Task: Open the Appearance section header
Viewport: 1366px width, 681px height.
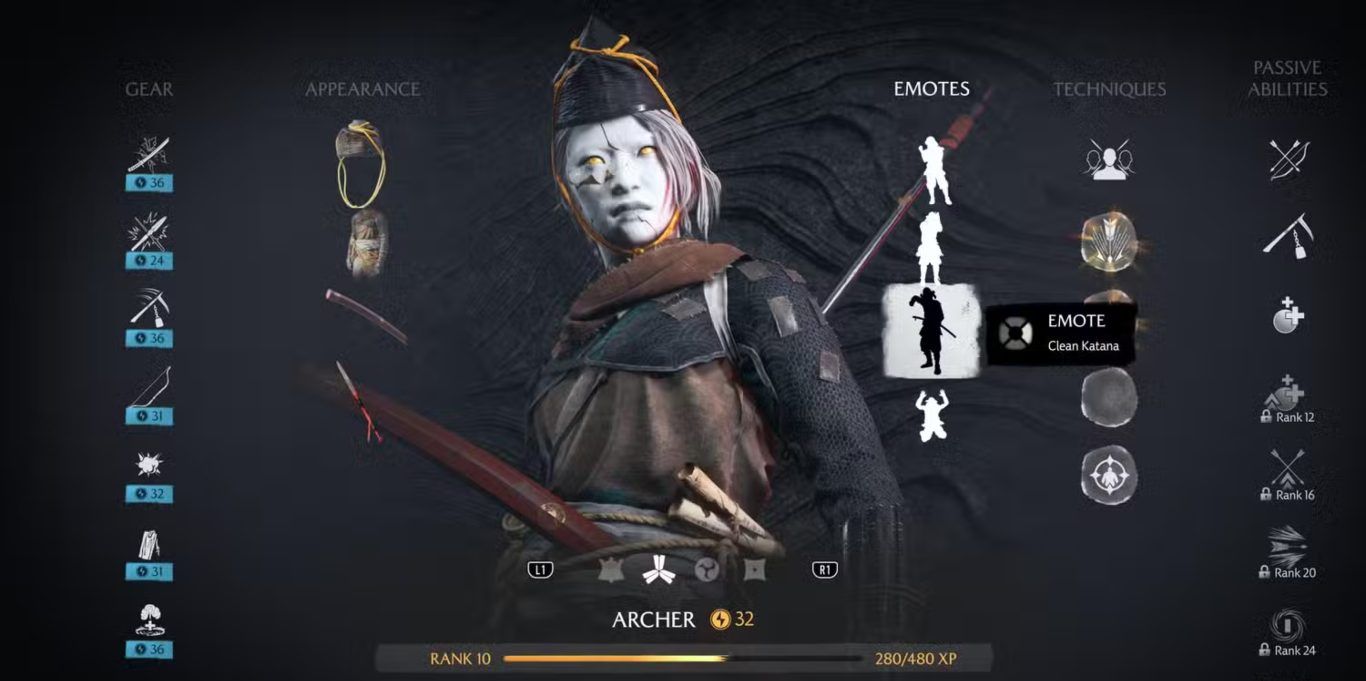Action: [x=362, y=89]
